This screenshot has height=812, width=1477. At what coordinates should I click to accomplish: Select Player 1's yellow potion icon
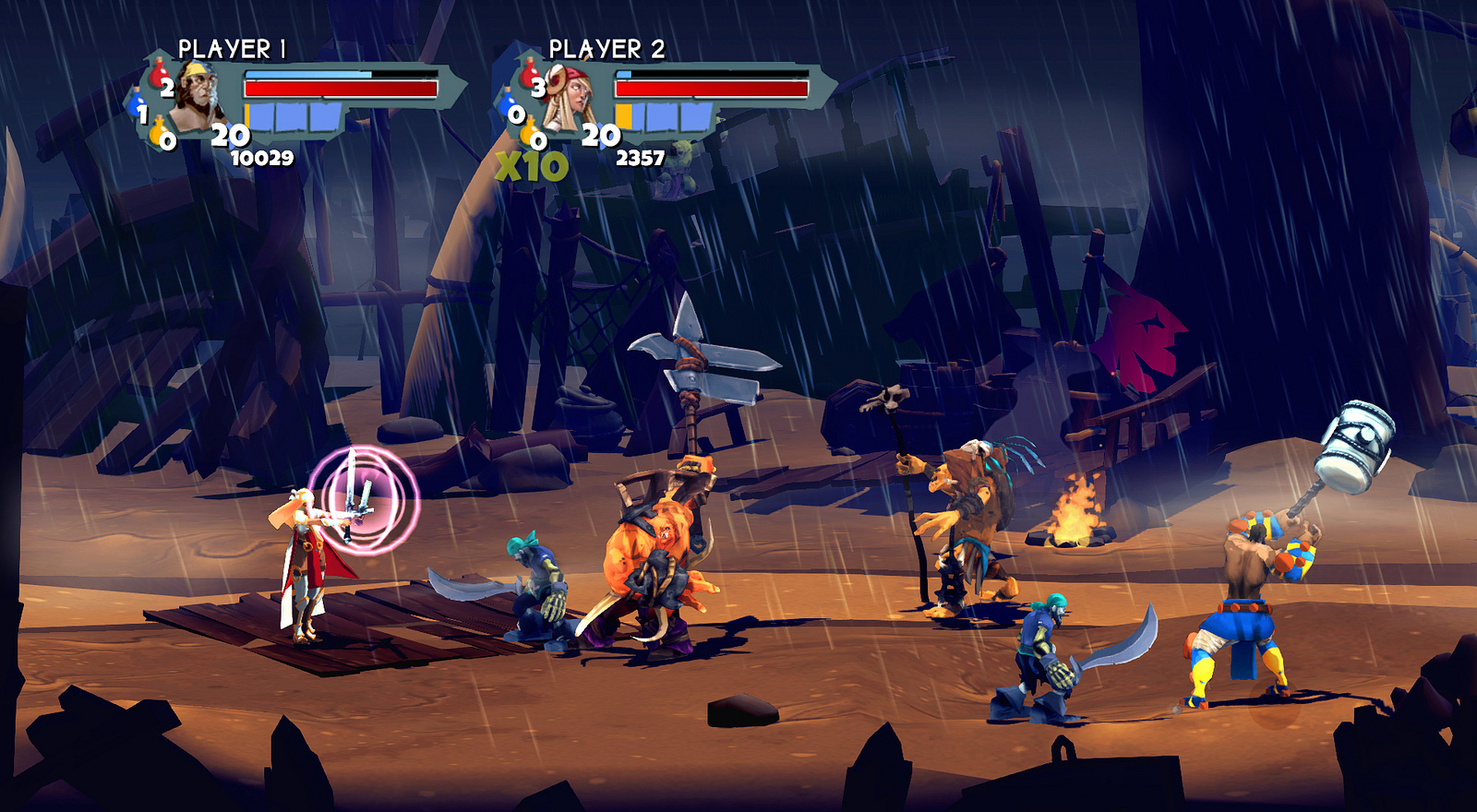coord(157,131)
